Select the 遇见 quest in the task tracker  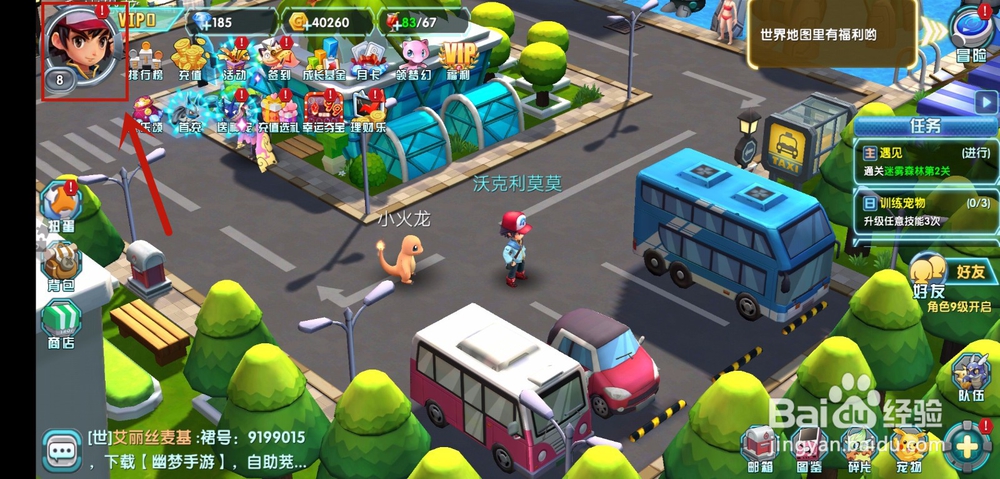926,160
